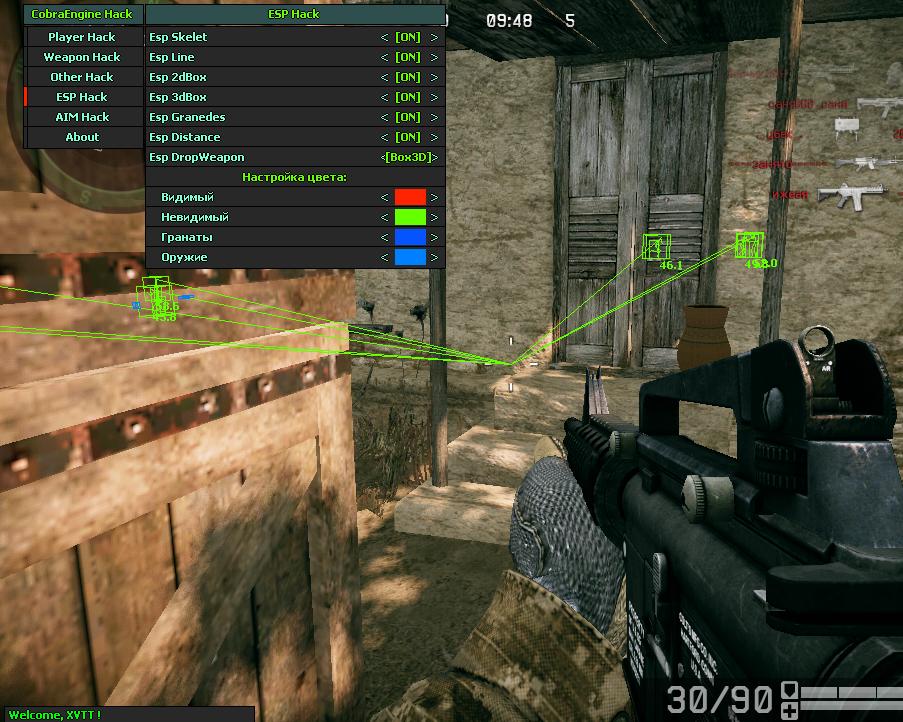Click the CobraEngine Hack title header
903x722 pixels.
82,14
